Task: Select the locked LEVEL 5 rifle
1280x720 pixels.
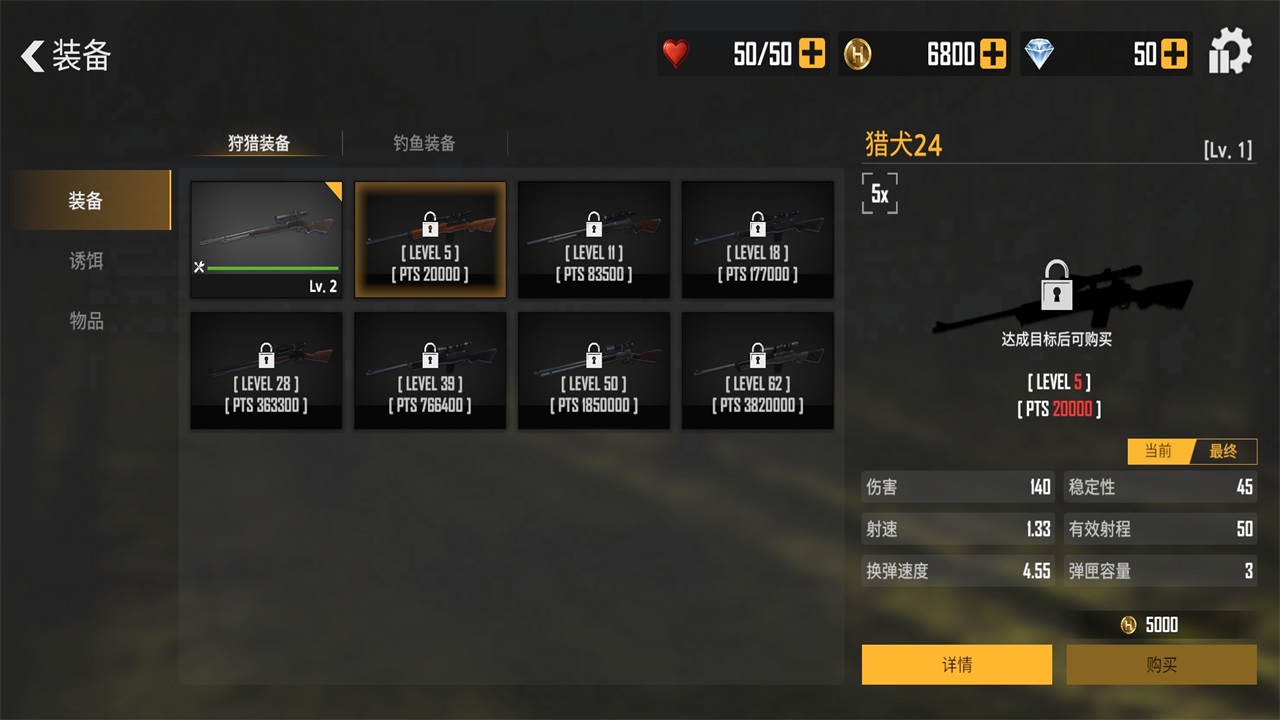Action: tap(431, 240)
